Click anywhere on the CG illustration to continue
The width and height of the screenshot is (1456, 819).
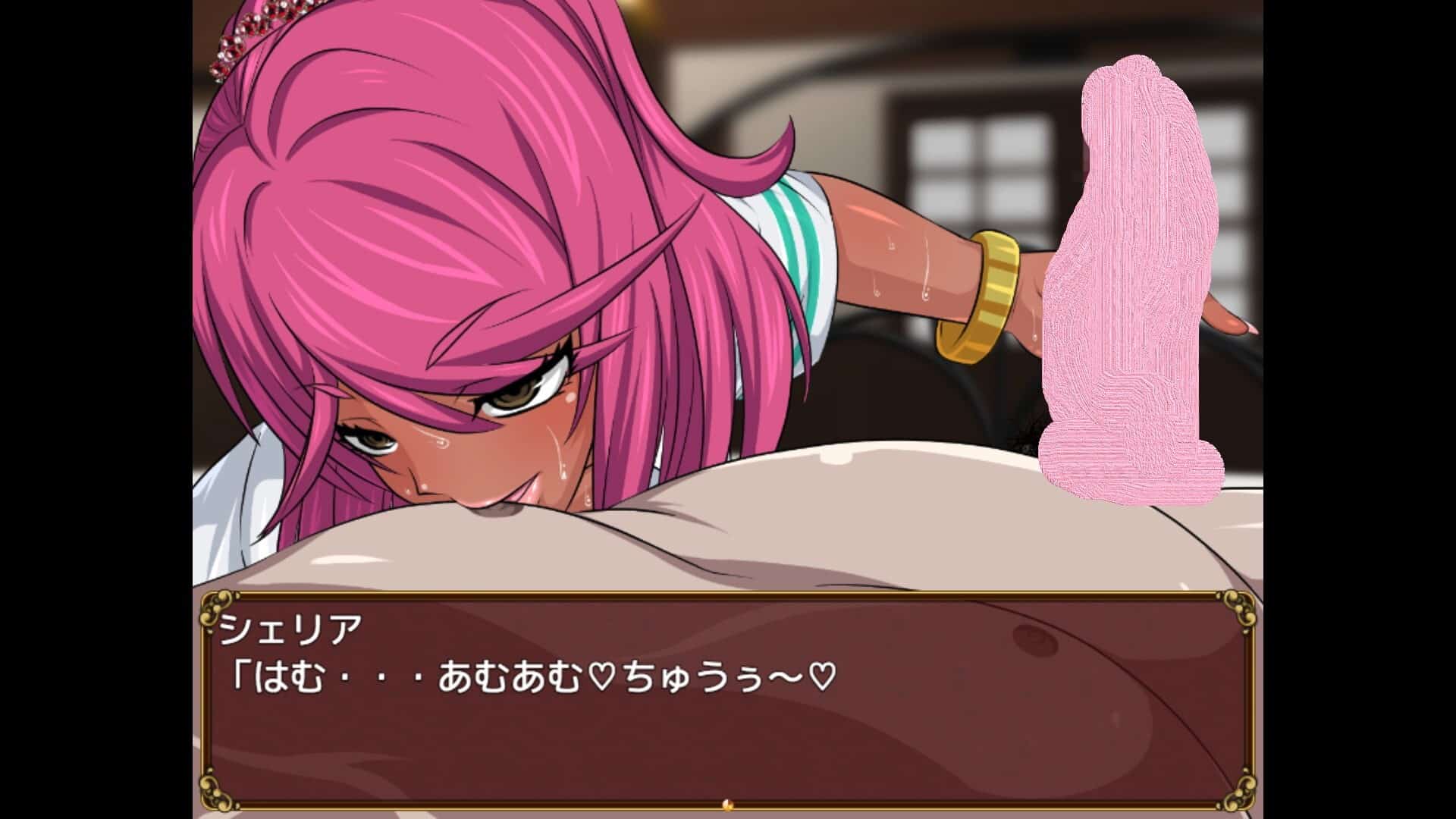coord(728,303)
